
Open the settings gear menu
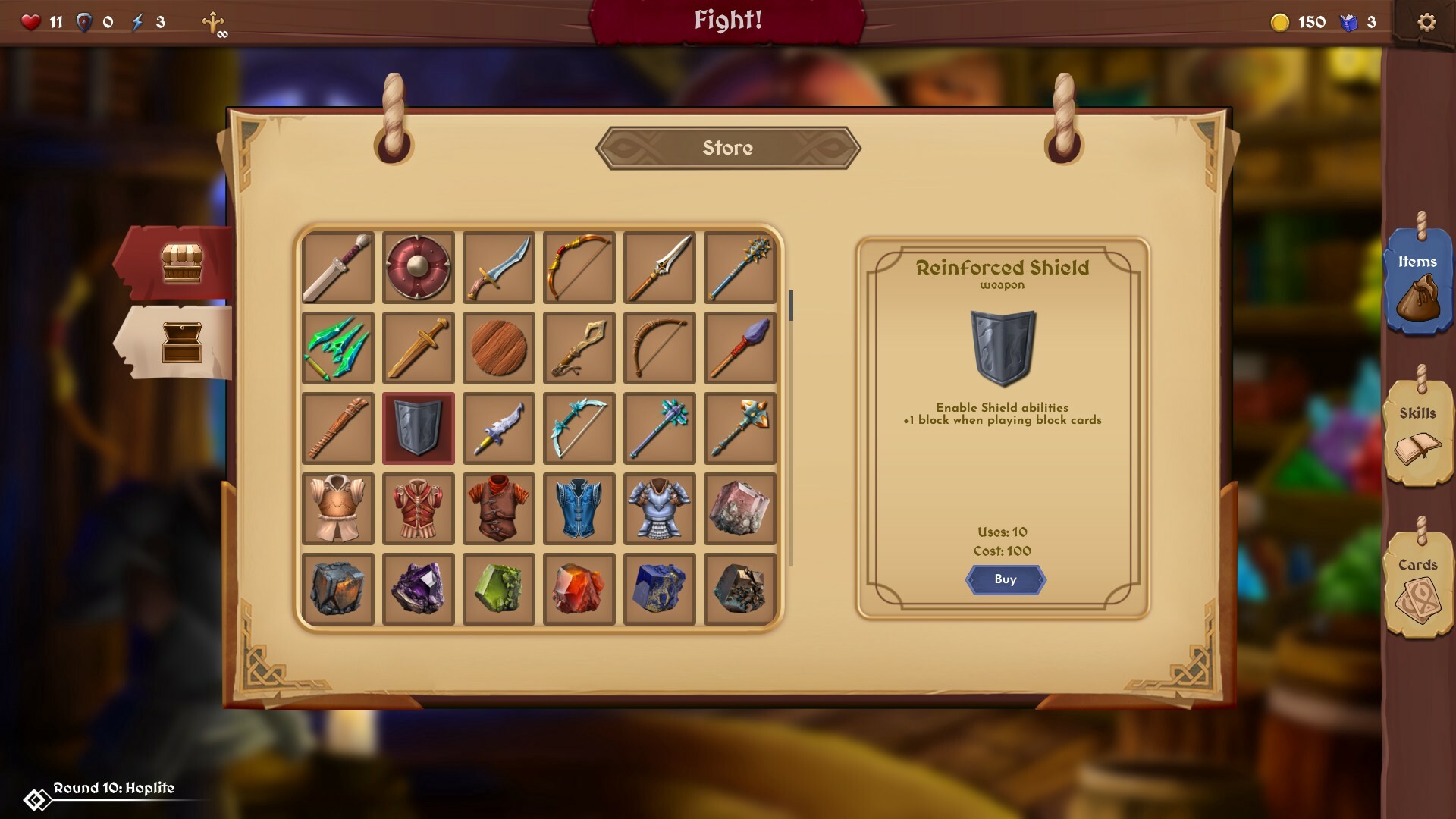click(x=1426, y=22)
